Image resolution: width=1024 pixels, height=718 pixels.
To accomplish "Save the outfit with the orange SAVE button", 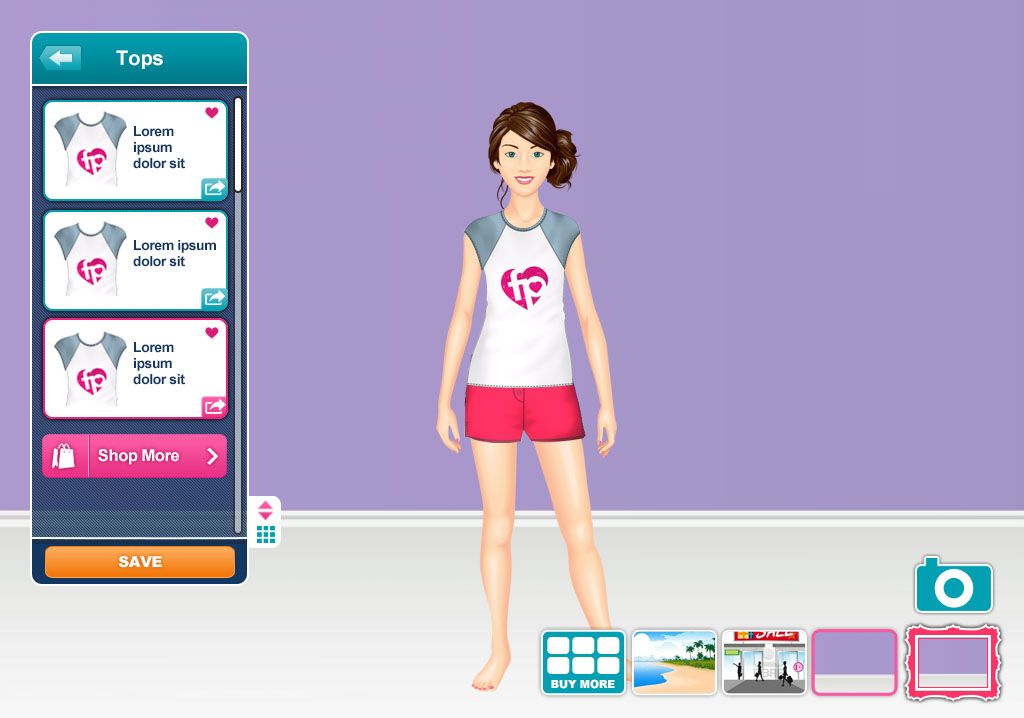I will [x=140, y=562].
